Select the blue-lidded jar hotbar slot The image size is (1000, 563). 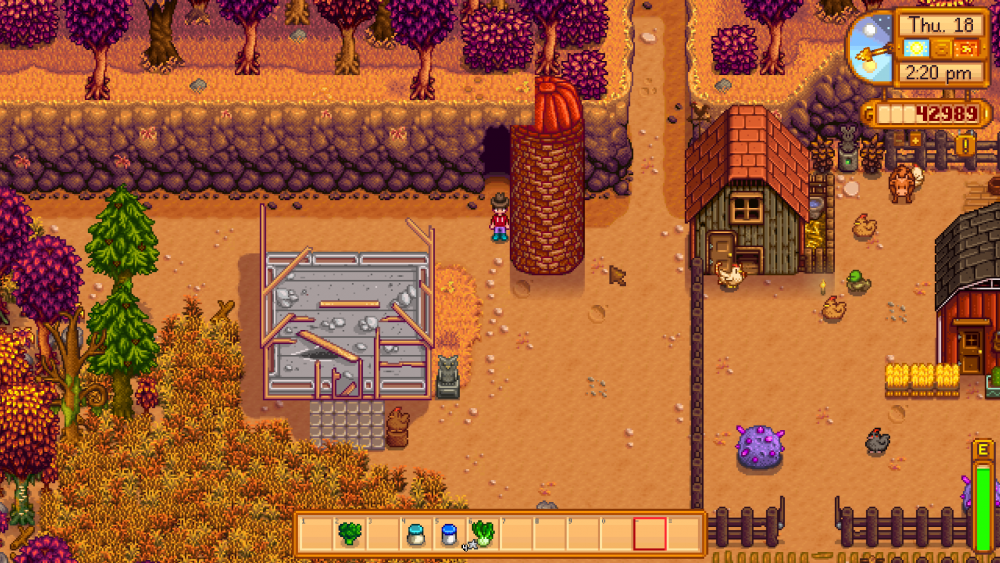tap(449, 533)
